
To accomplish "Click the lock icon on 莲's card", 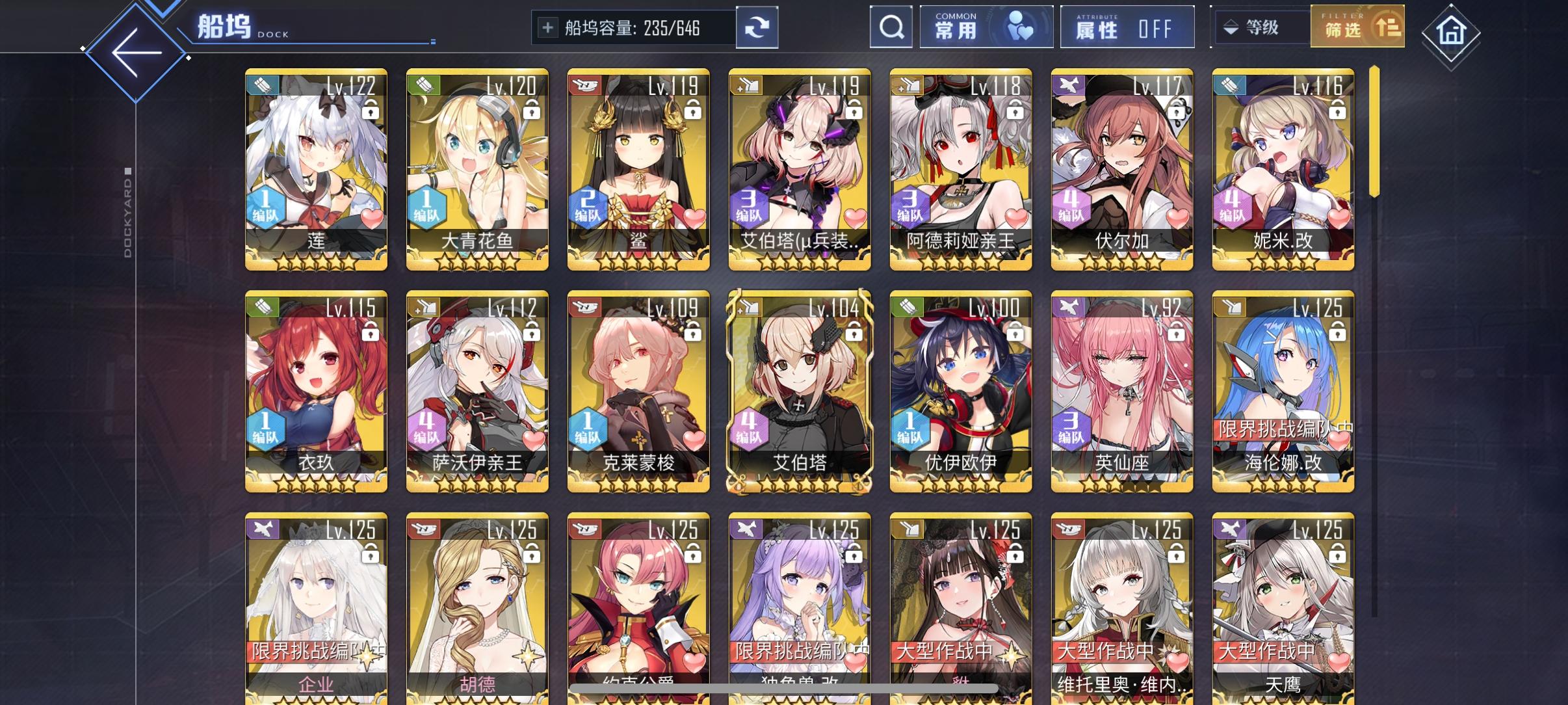I will point(369,111).
